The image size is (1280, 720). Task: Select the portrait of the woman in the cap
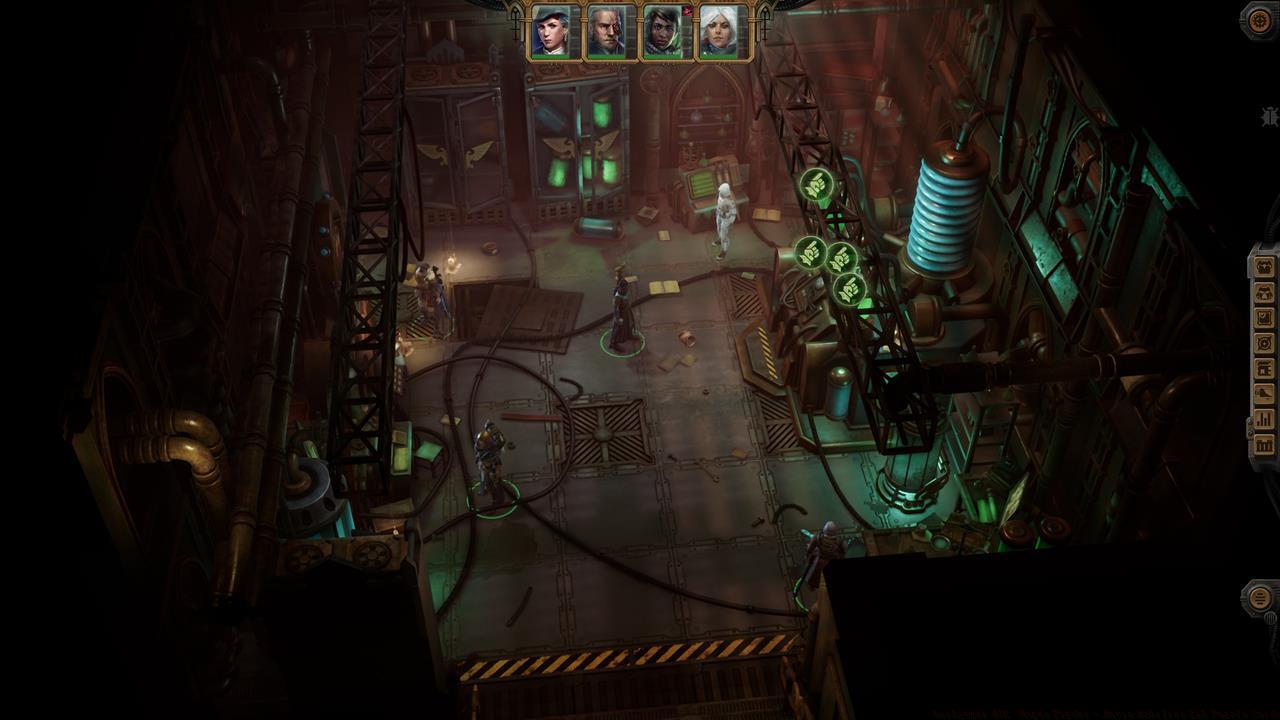click(x=551, y=32)
